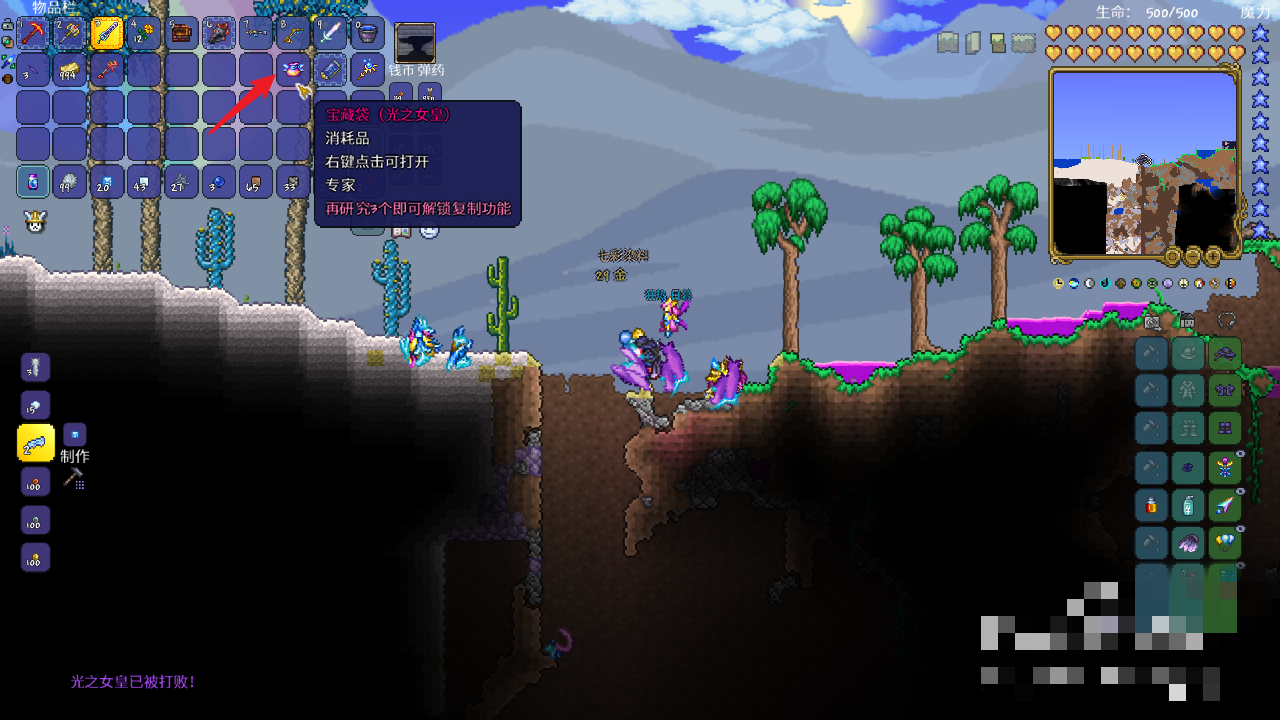Select the flower stack in hotbar slot 4

(x=144, y=33)
